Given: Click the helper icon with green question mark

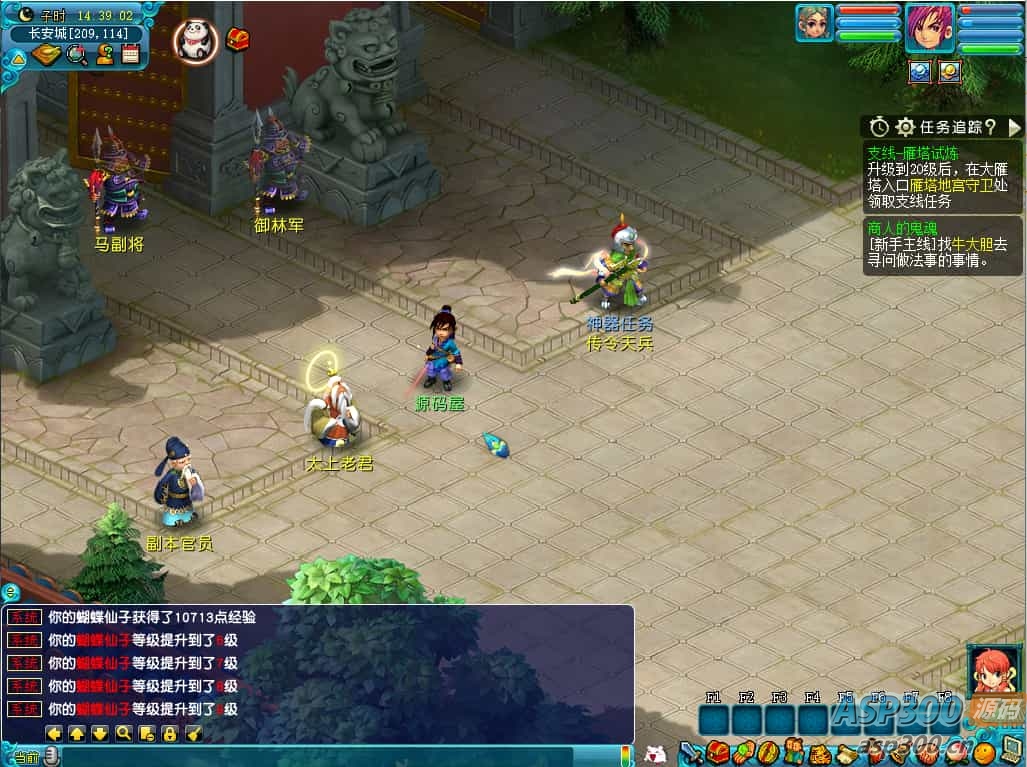Looking at the screenshot, I should [104, 54].
